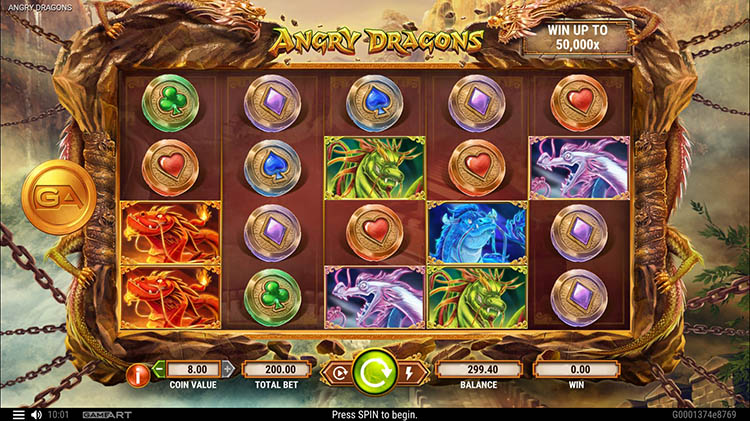Screen dimensions: 750x421
Task: Spin the reels with the green button
Action: click(x=374, y=375)
